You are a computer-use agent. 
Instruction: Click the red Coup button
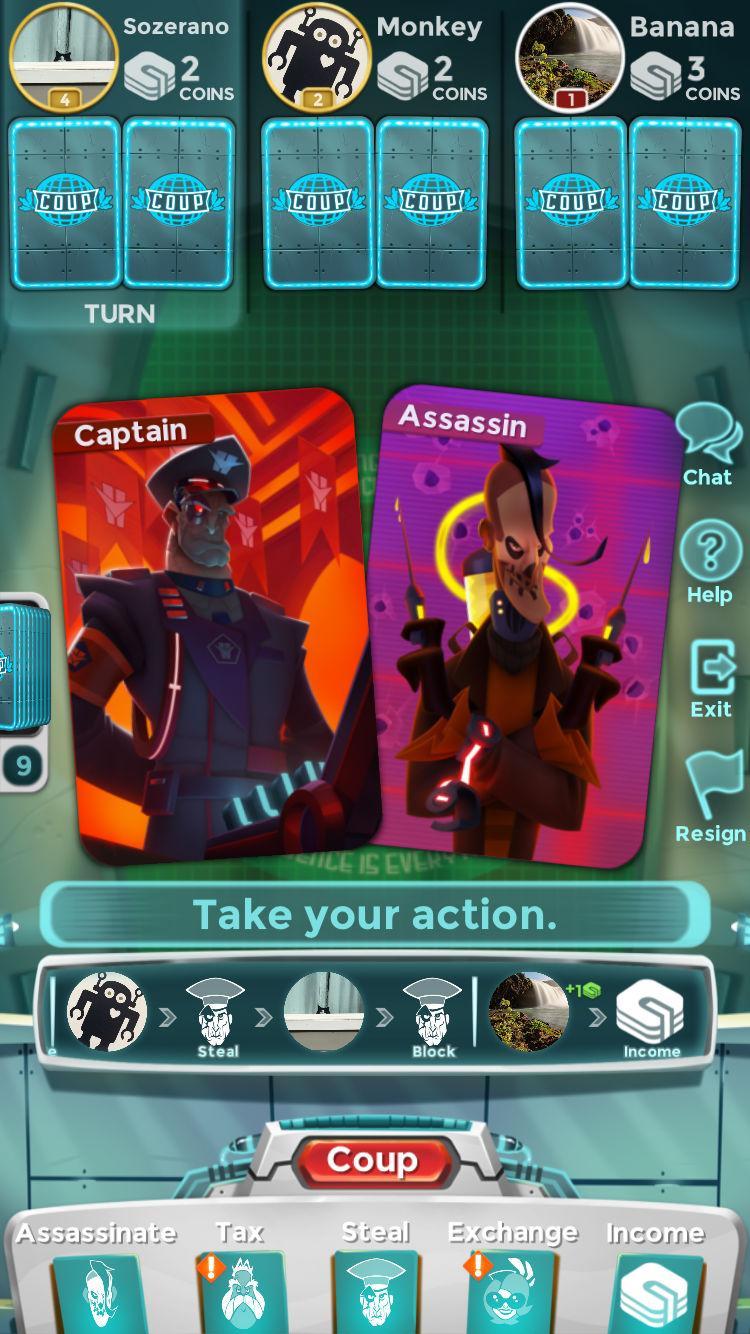point(372,1161)
